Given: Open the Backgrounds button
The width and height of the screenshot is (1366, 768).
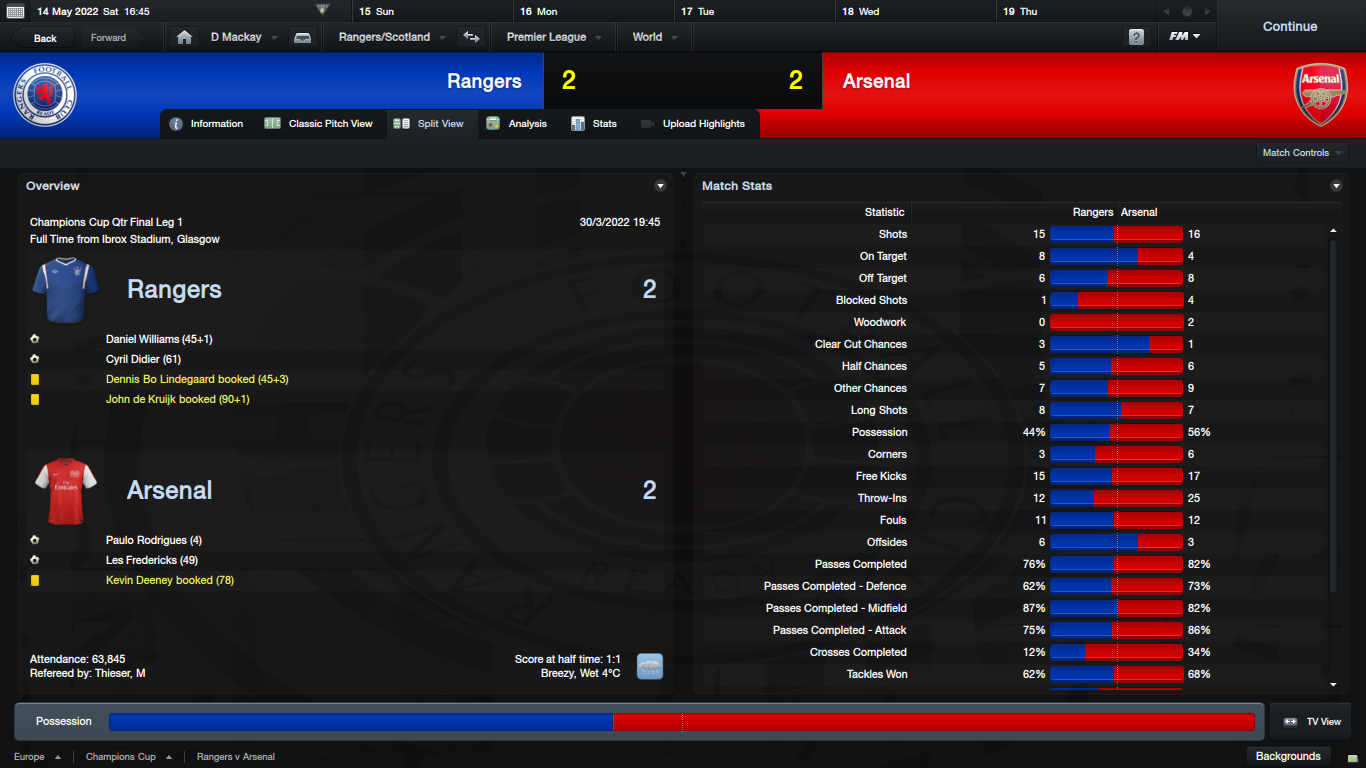Looking at the screenshot, I should point(1288,756).
